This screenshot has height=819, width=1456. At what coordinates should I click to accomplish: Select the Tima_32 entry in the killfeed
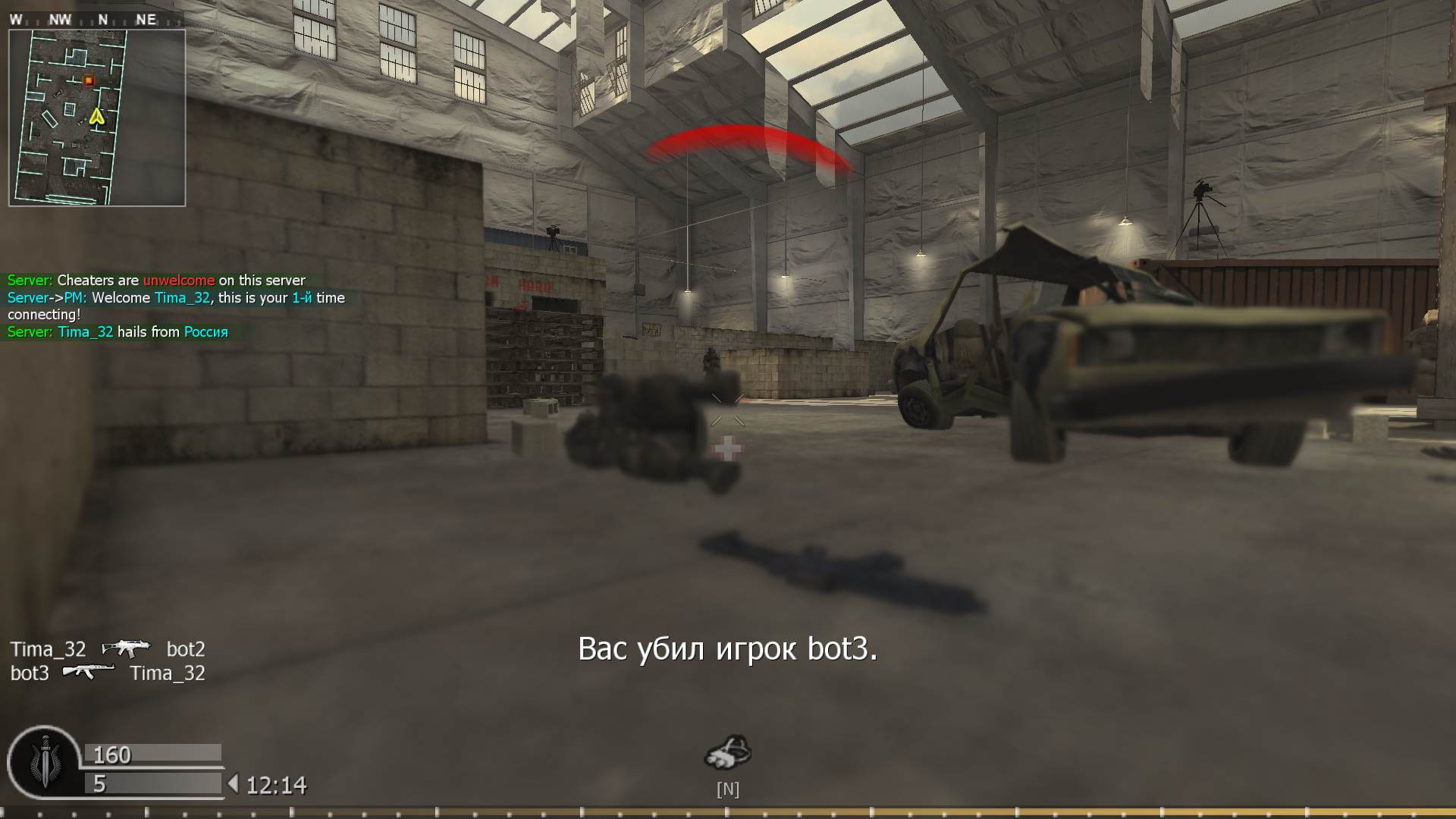click(x=50, y=649)
